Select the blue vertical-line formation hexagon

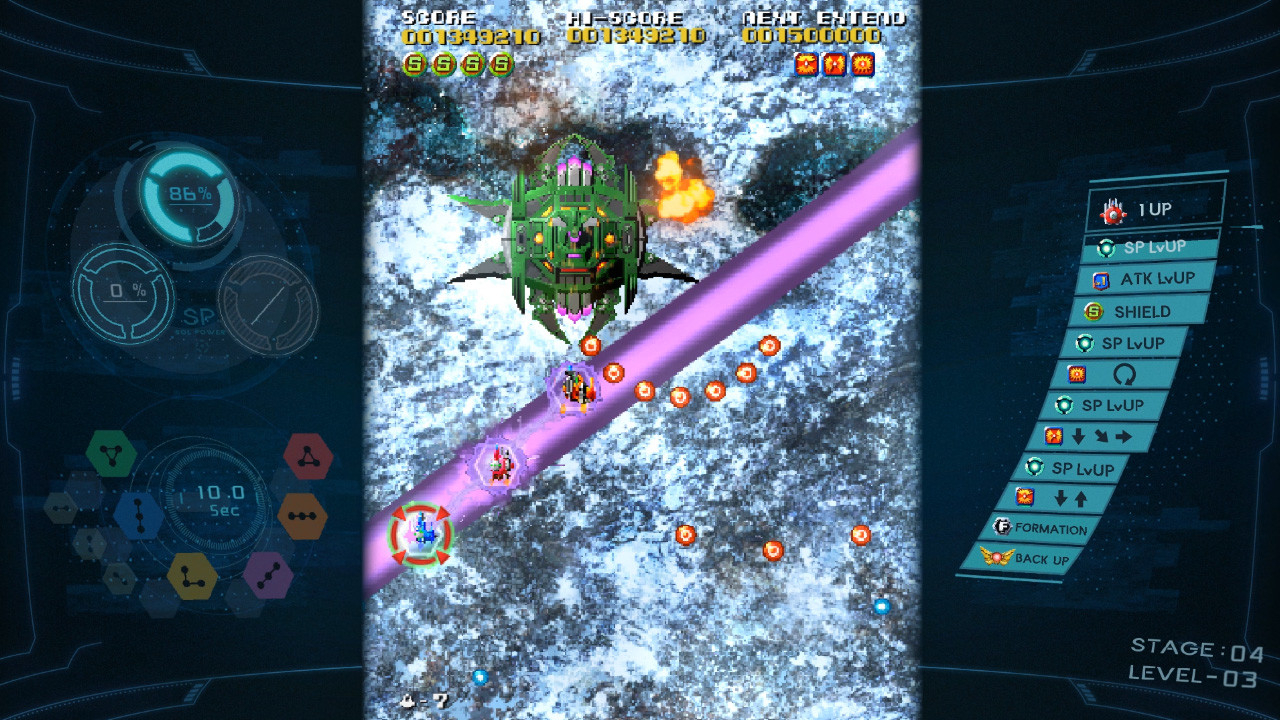click(139, 515)
